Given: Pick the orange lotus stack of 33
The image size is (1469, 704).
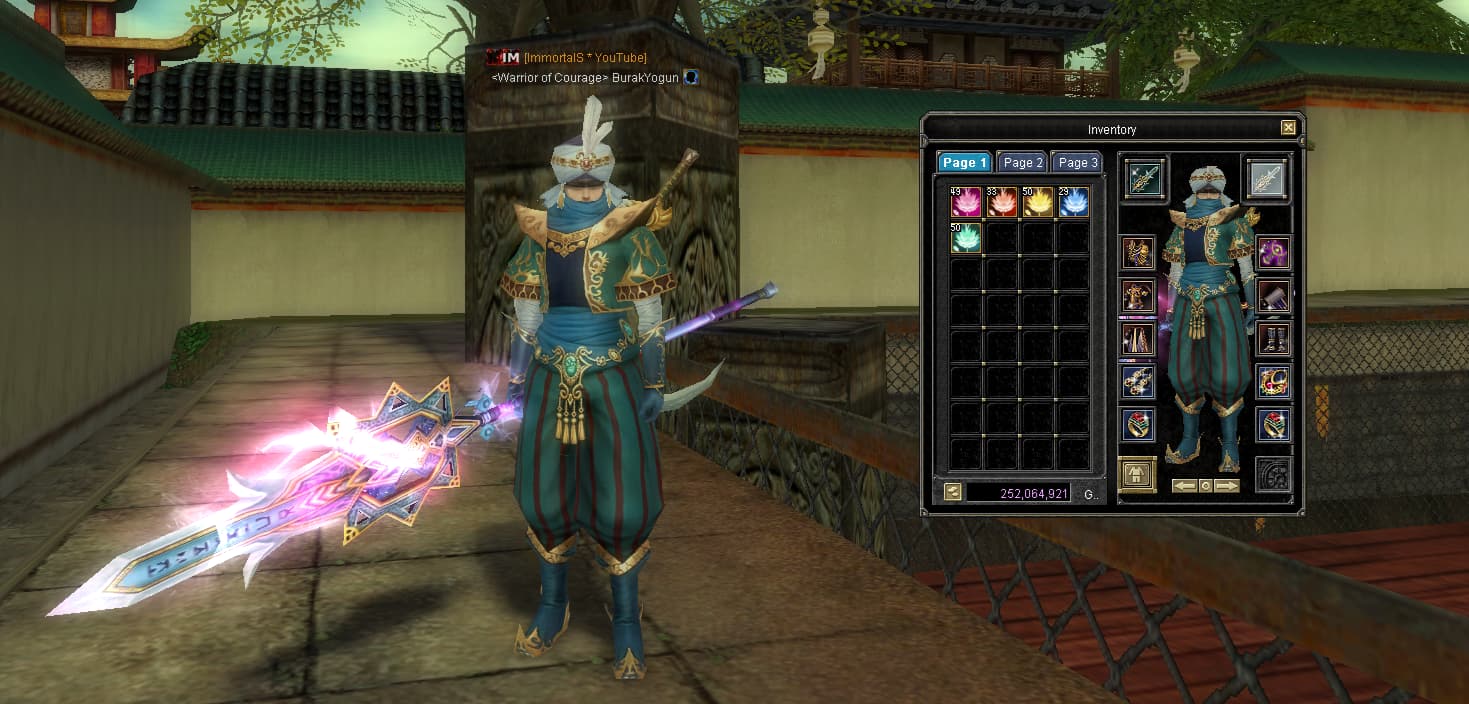Looking at the screenshot, I should (x=1002, y=203).
